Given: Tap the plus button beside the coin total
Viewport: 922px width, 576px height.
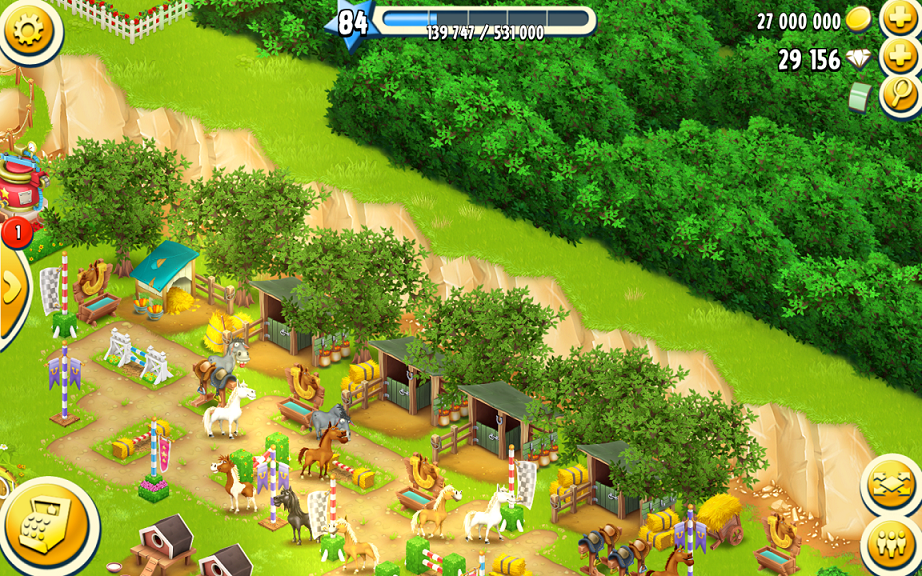Looking at the screenshot, I should (x=899, y=18).
